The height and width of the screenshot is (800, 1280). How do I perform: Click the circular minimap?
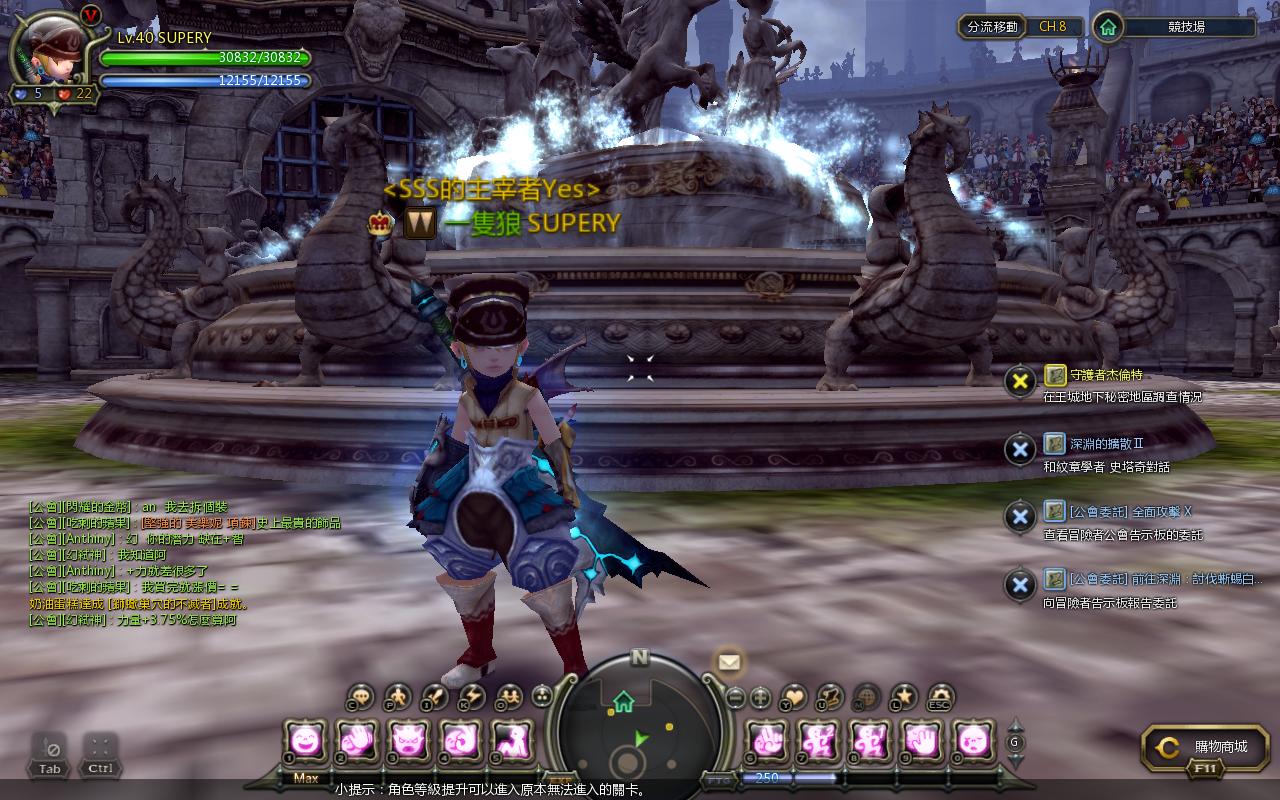point(640,727)
